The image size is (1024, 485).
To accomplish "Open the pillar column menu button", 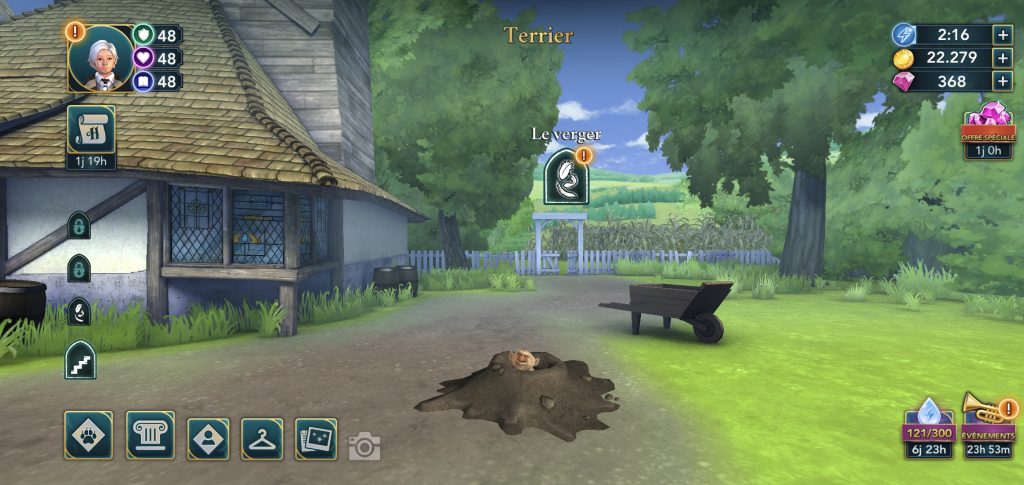I will 150,436.
